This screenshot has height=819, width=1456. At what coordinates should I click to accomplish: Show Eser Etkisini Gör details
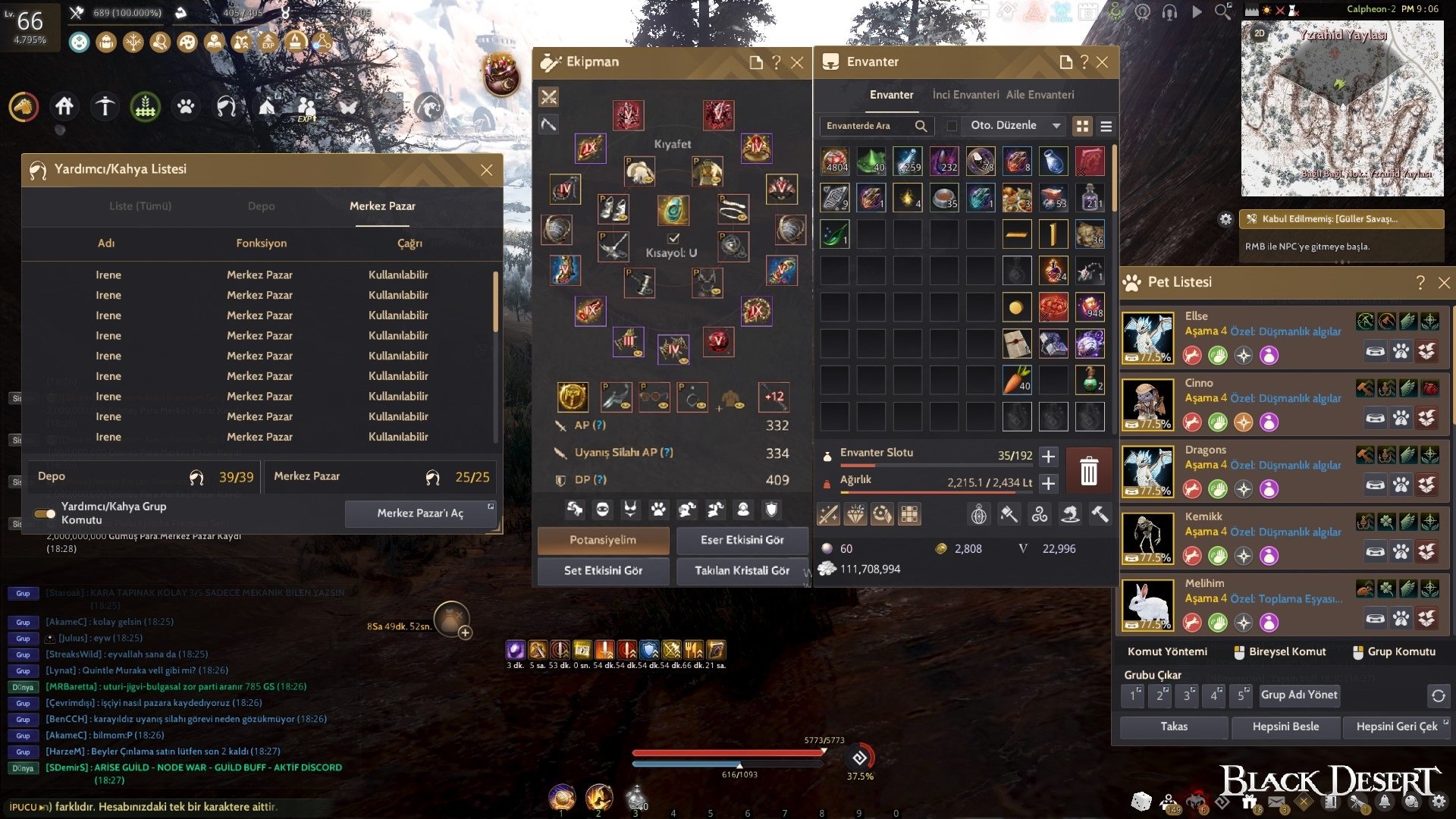click(742, 540)
